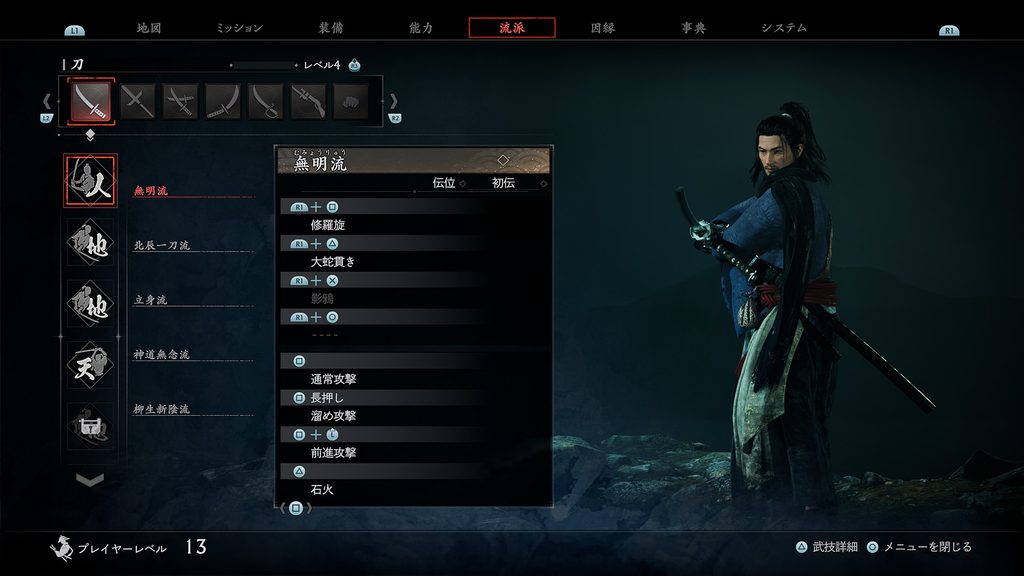Screen dimensions: 1024x576
Task: Switch to the ミッション tab
Action: click(x=239, y=28)
